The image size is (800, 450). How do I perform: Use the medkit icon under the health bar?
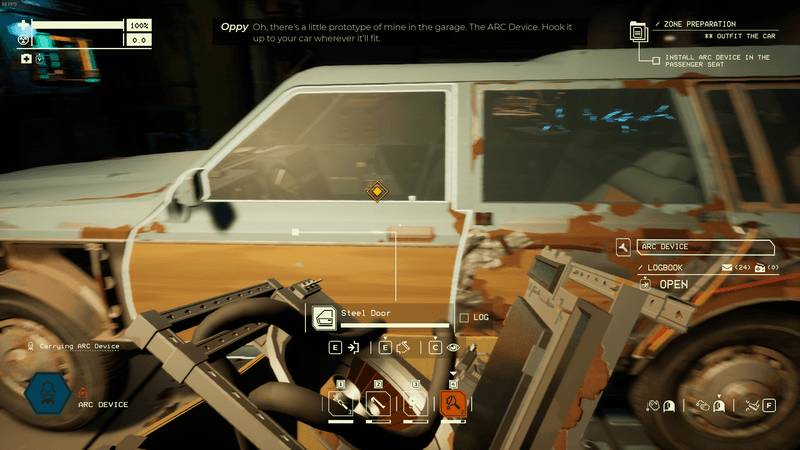click(26, 59)
